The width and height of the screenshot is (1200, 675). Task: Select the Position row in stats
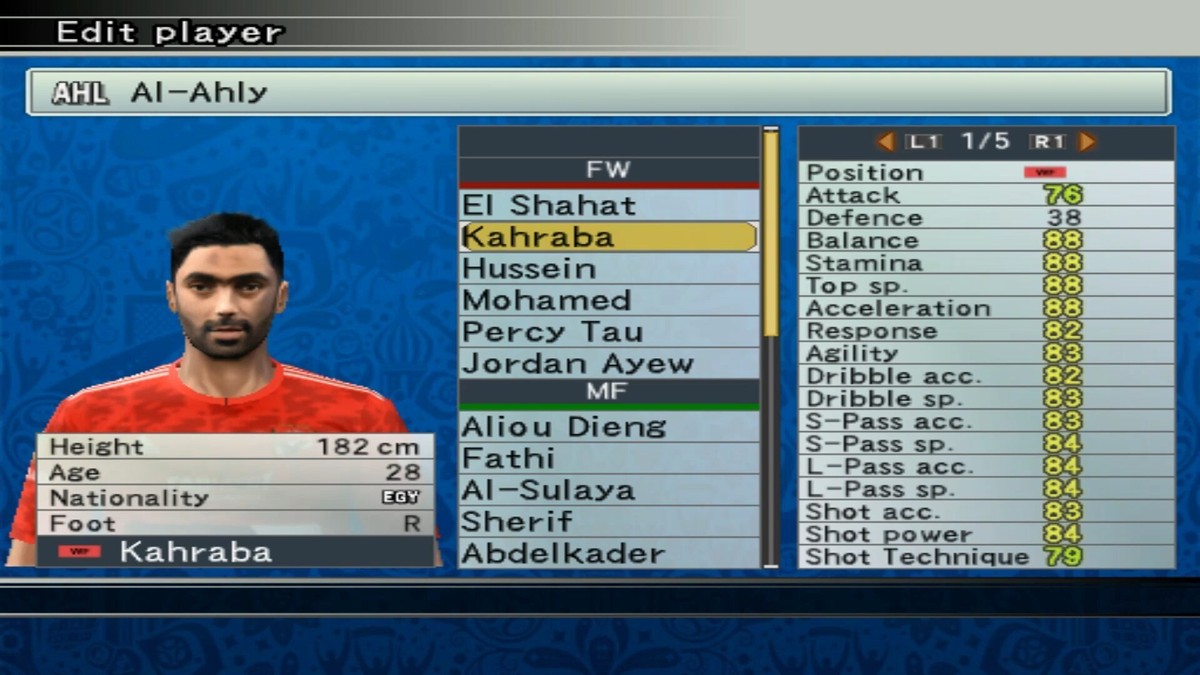[986, 172]
